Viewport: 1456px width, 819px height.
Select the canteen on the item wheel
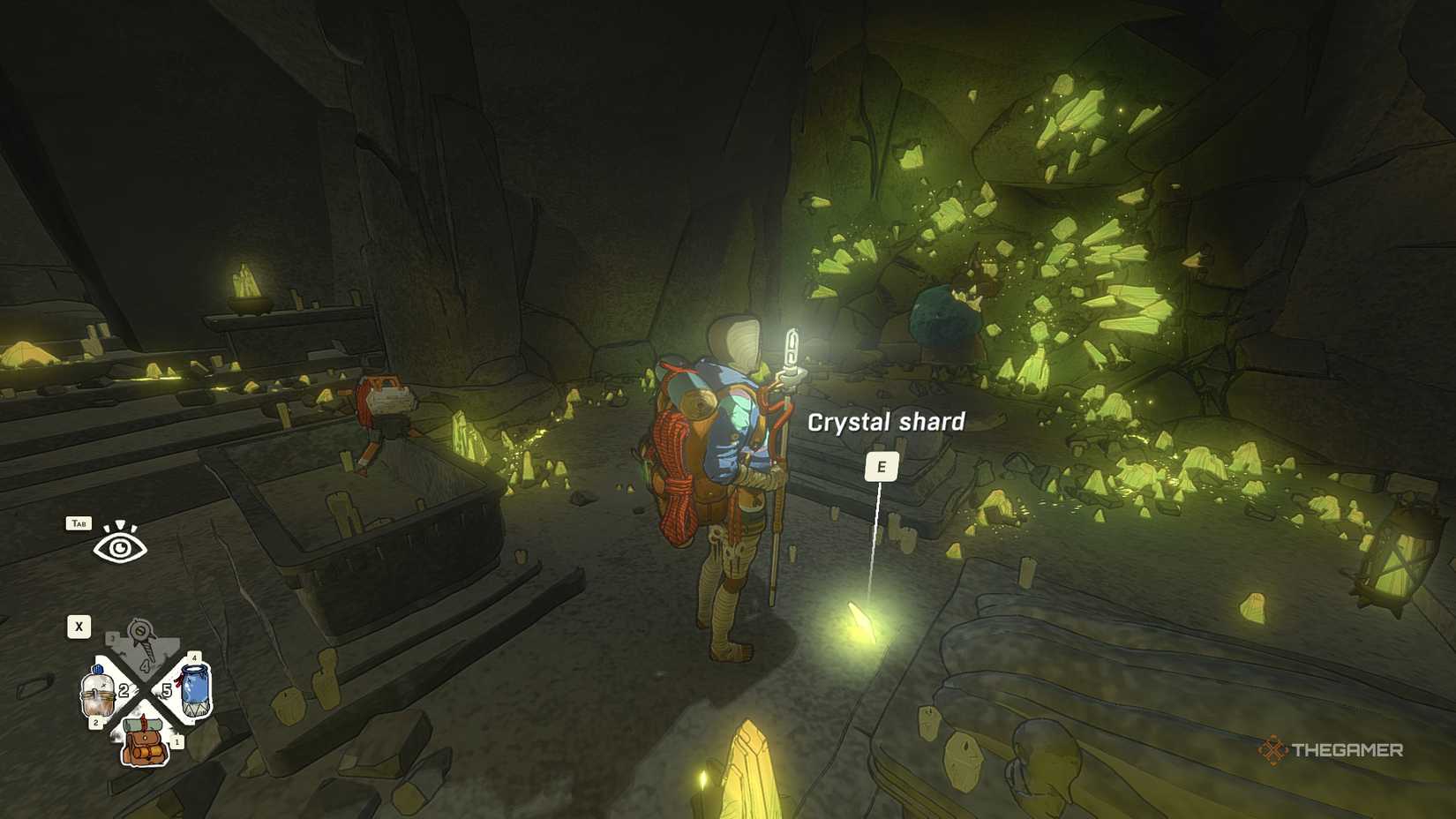point(100,690)
